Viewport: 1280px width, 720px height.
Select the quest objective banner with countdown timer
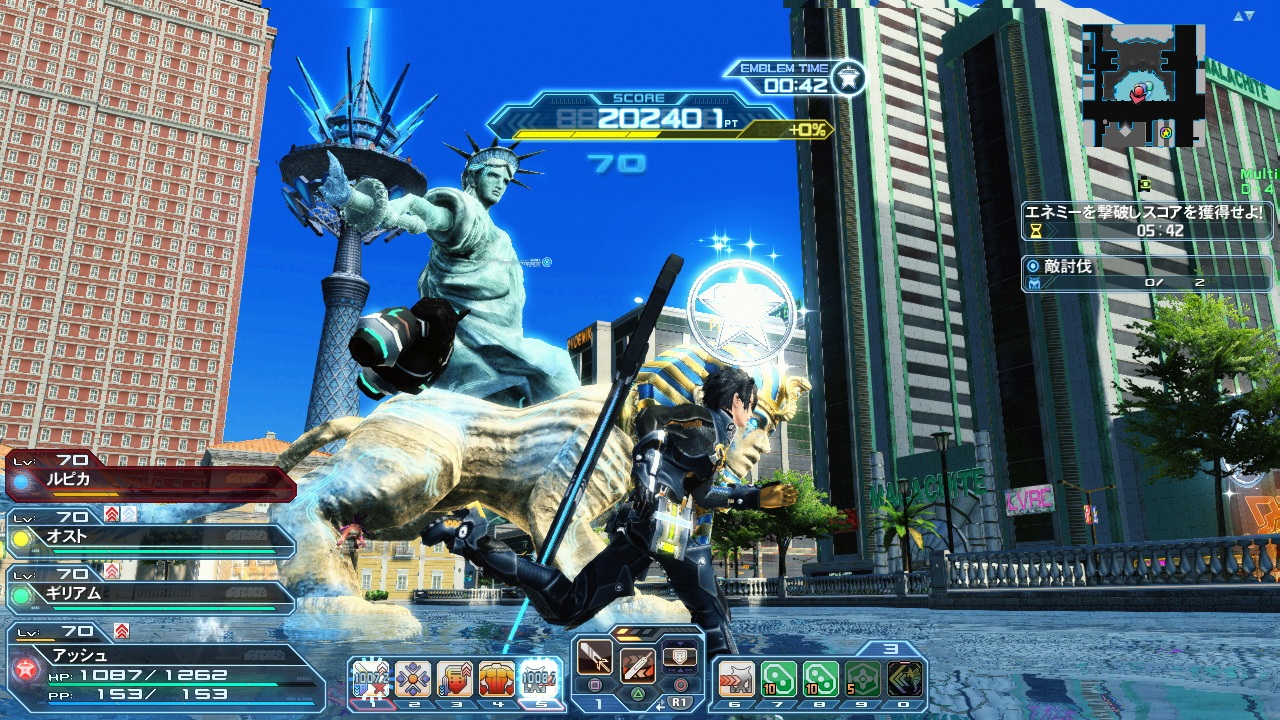[1148, 221]
